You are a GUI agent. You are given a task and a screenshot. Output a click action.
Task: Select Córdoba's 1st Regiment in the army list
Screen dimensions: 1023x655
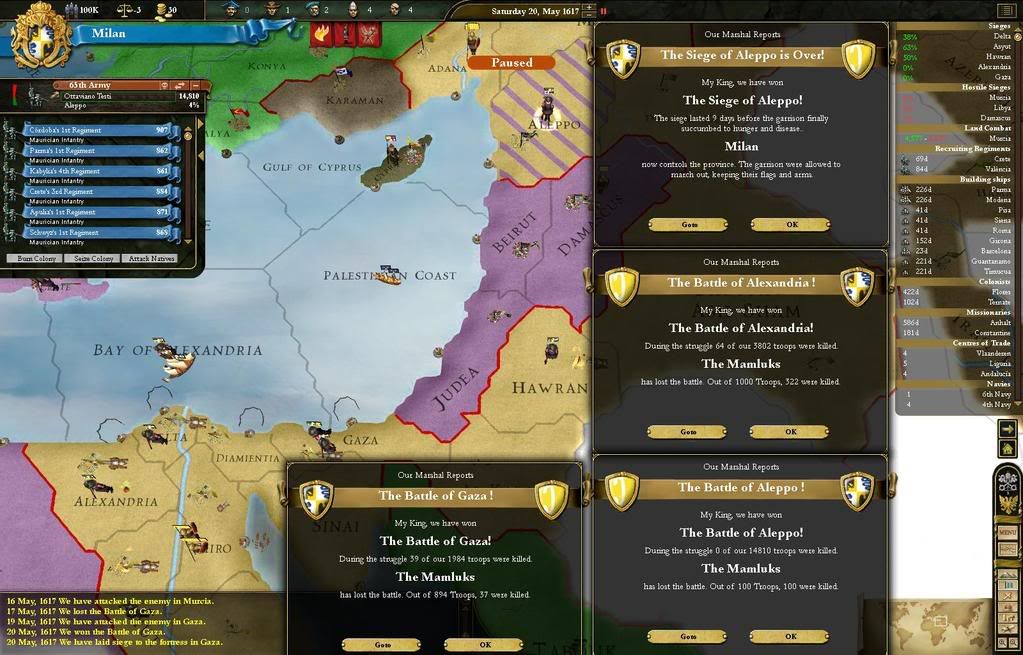pos(88,130)
